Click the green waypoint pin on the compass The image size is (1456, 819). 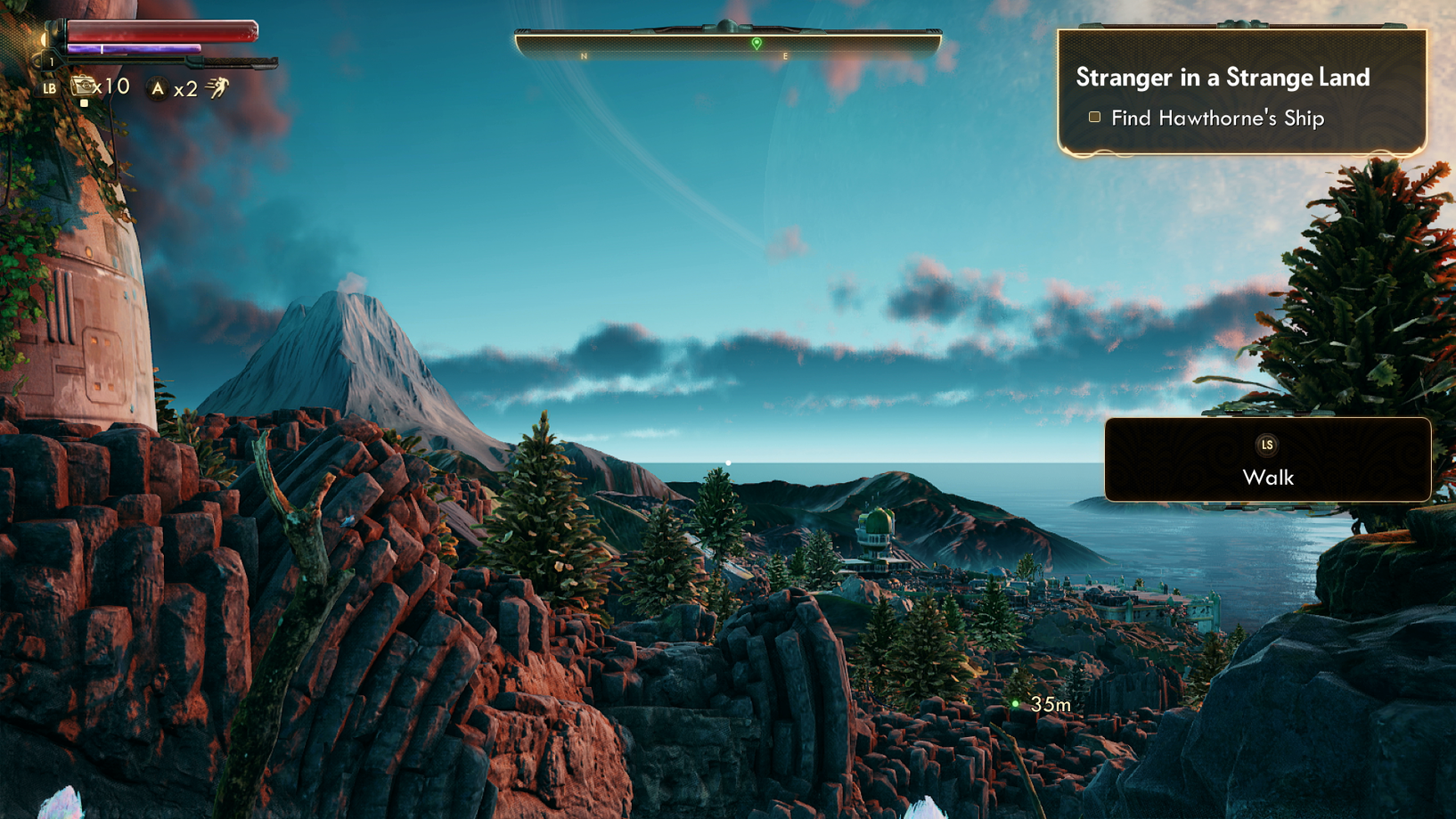pos(756,41)
